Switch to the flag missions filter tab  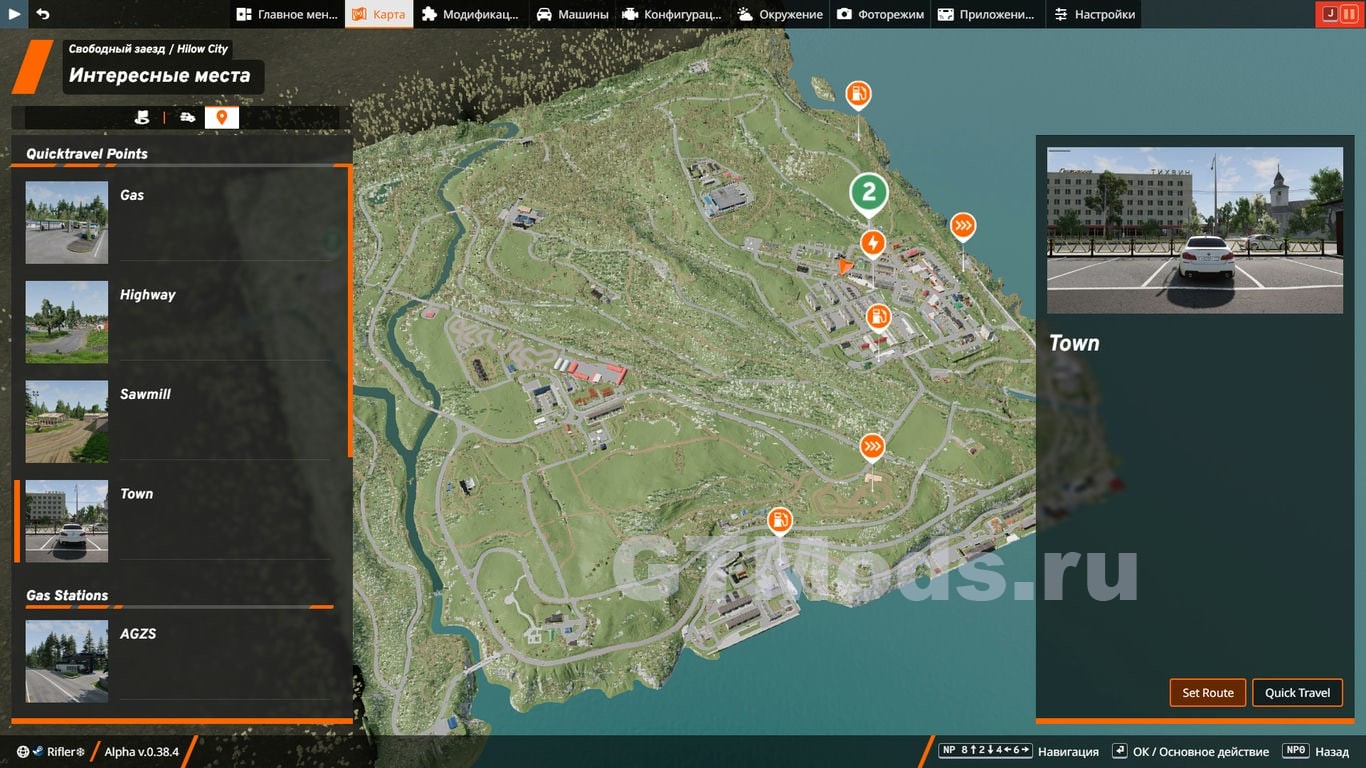point(142,118)
